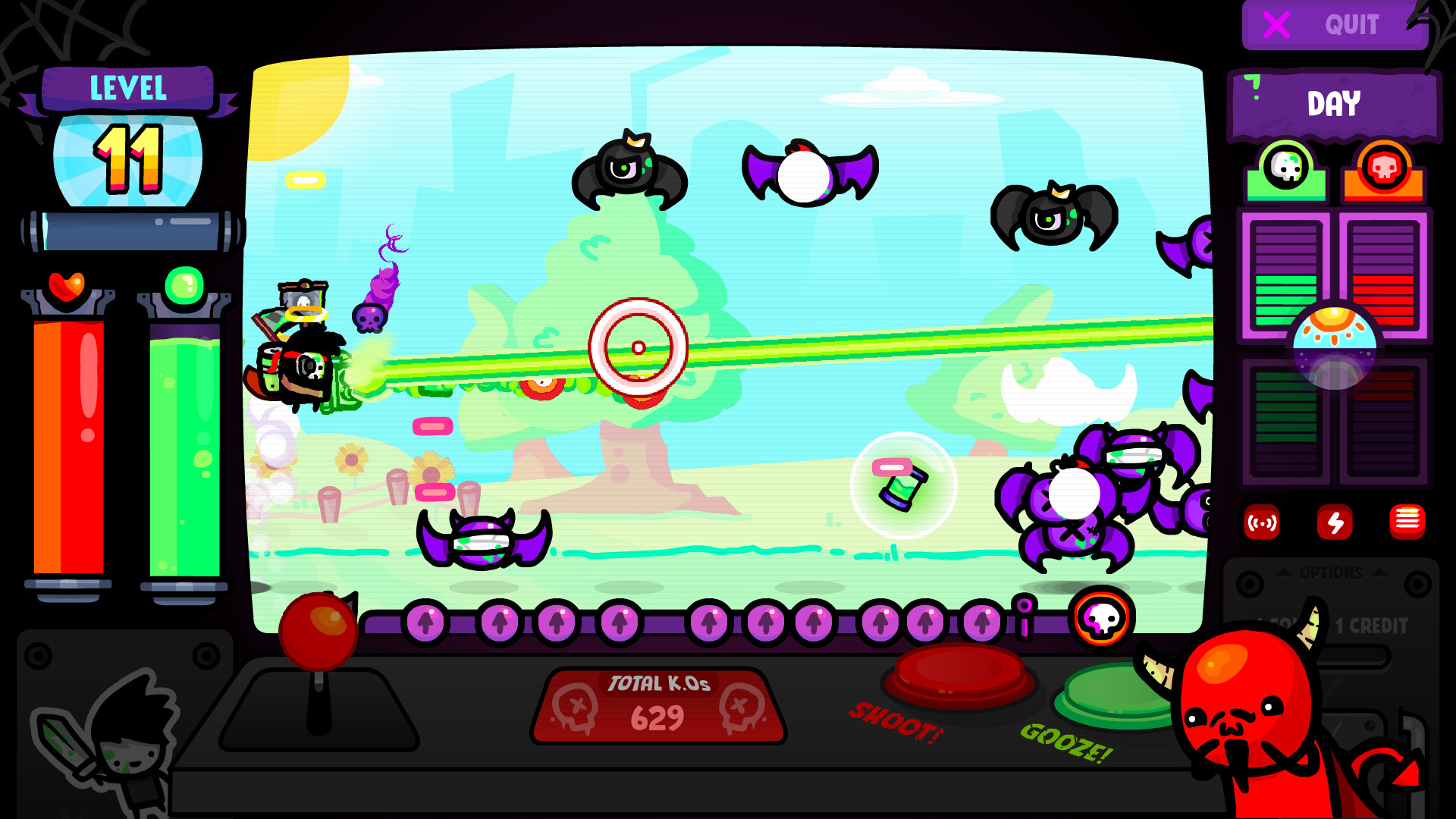Click the stacked lines icon on the right panel
The width and height of the screenshot is (1456, 819).
tap(1409, 522)
